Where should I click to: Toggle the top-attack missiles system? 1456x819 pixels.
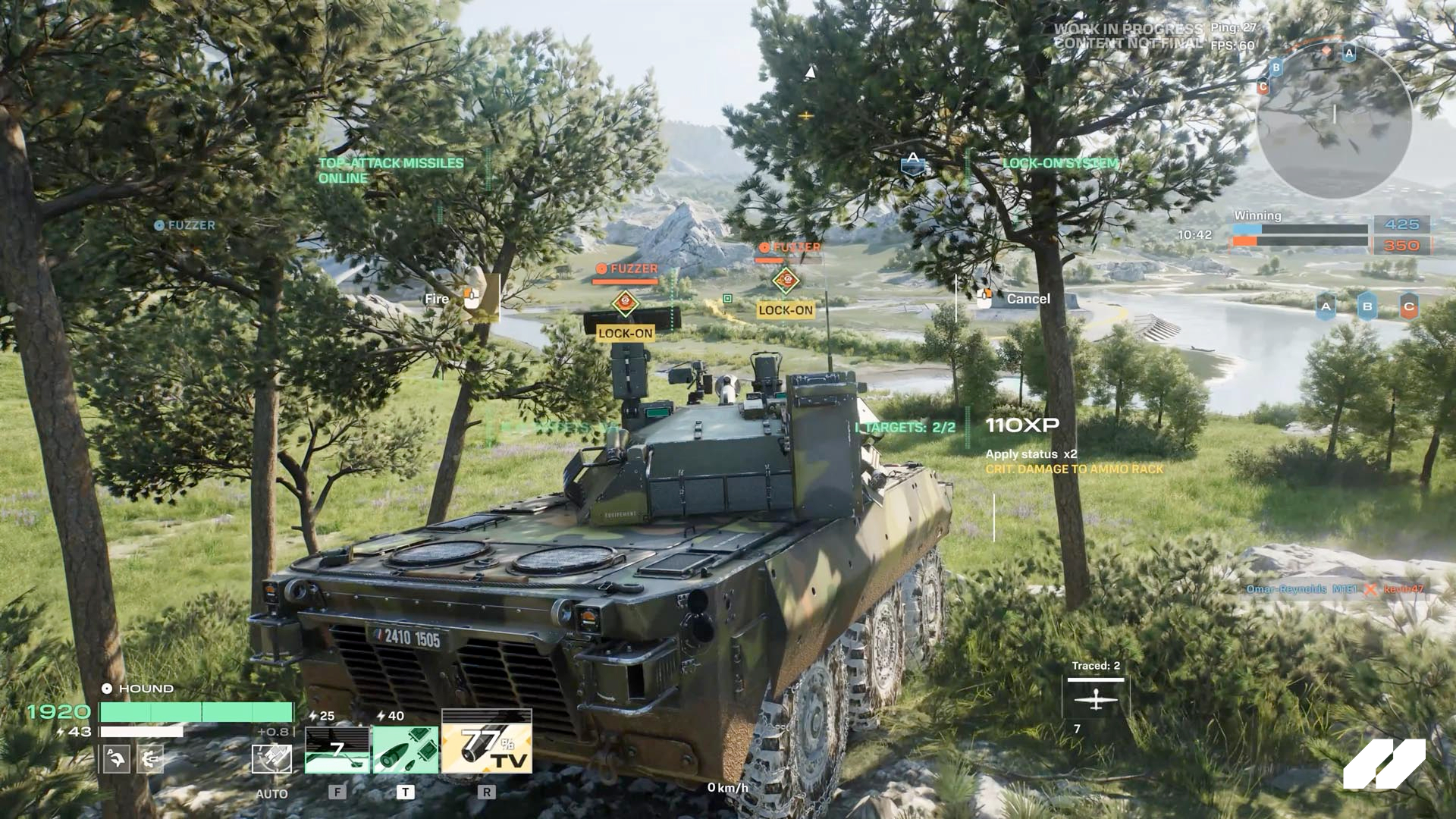point(391,170)
